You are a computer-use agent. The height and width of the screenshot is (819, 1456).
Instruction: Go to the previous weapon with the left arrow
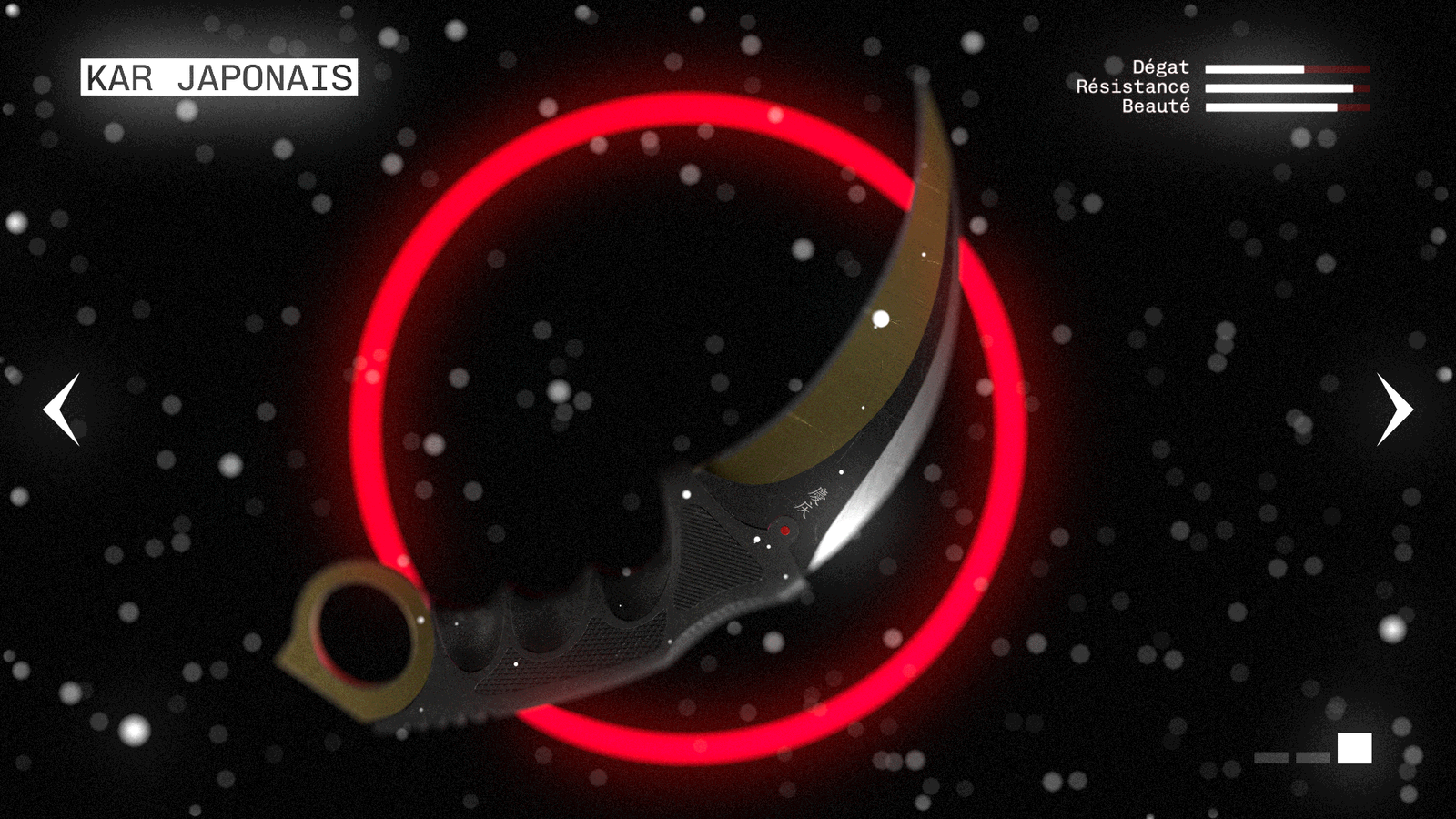(x=61, y=409)
